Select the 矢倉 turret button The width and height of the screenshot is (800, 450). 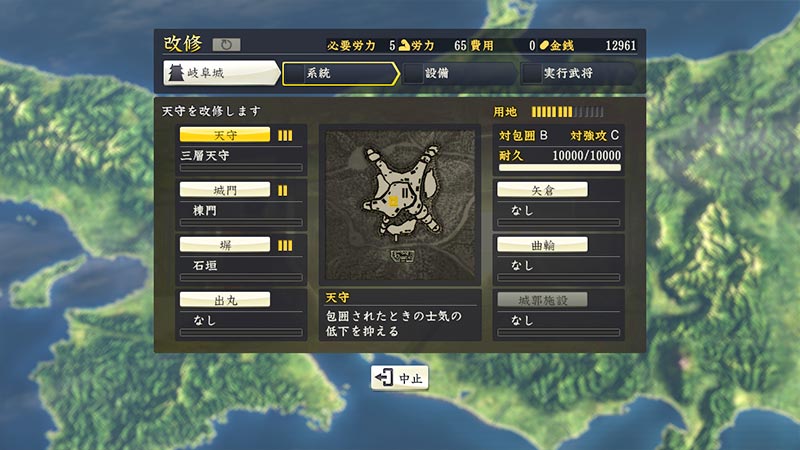(542, 190)
